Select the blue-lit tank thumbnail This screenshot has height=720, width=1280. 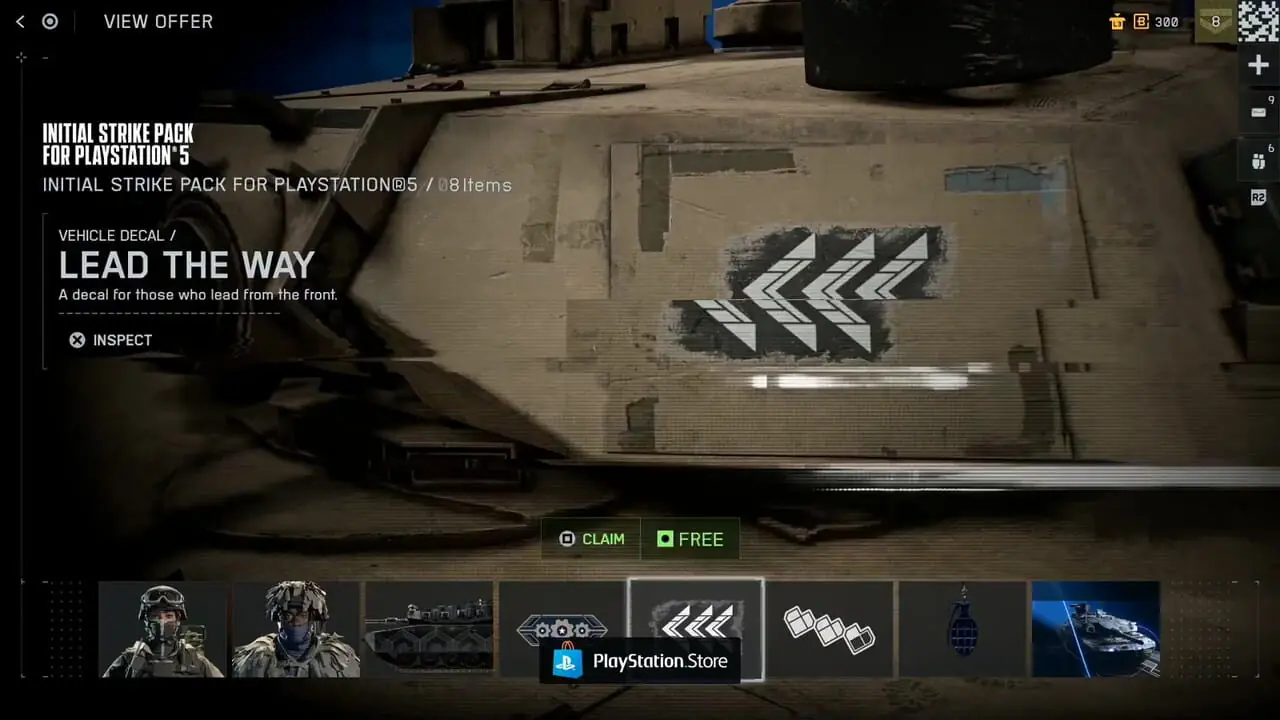[x=1096, y=629]
